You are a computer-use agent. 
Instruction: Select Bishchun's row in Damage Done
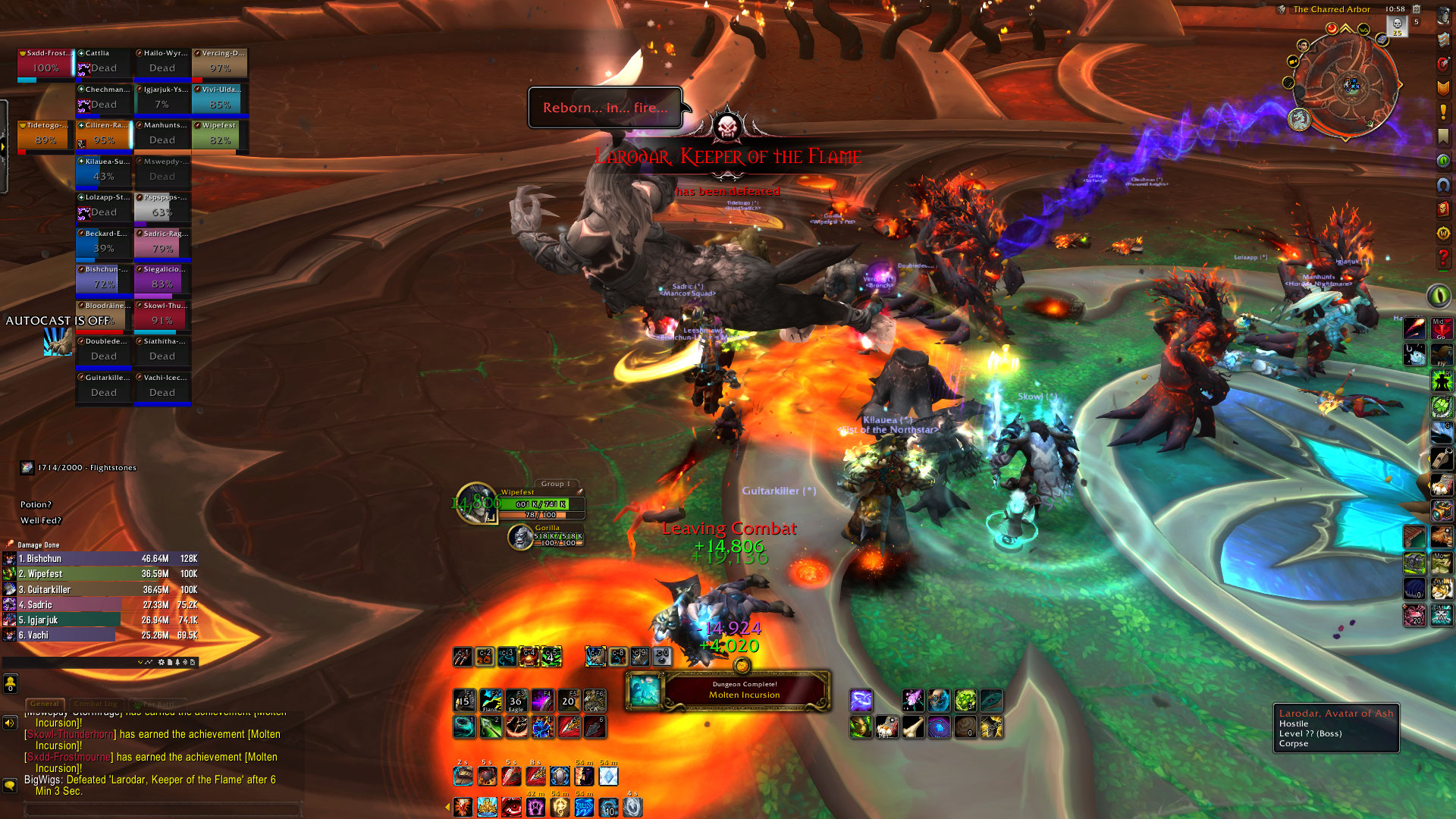click(x=100, y=559)
